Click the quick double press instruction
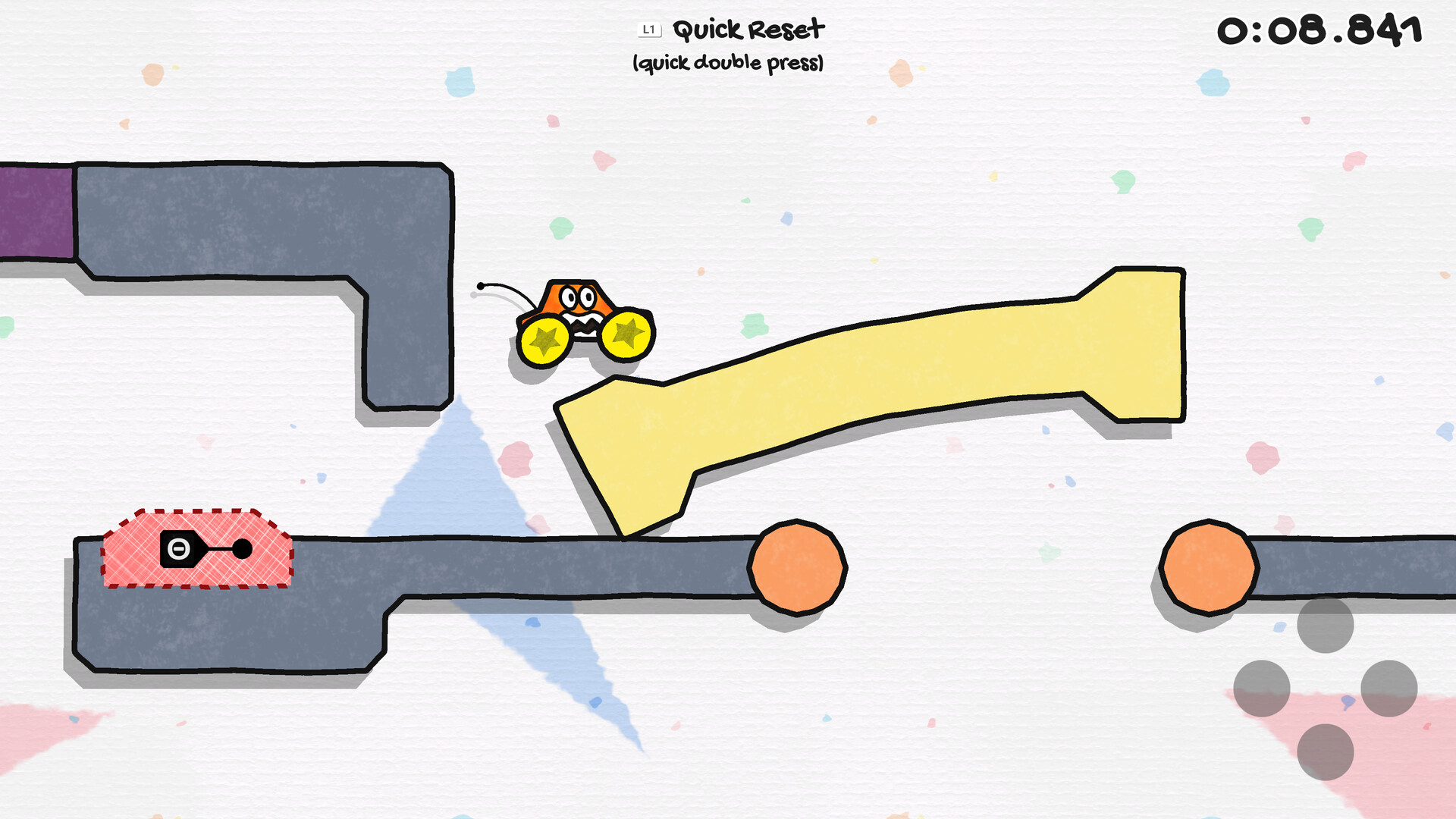 pyautogui.click(x=728, y=64)
